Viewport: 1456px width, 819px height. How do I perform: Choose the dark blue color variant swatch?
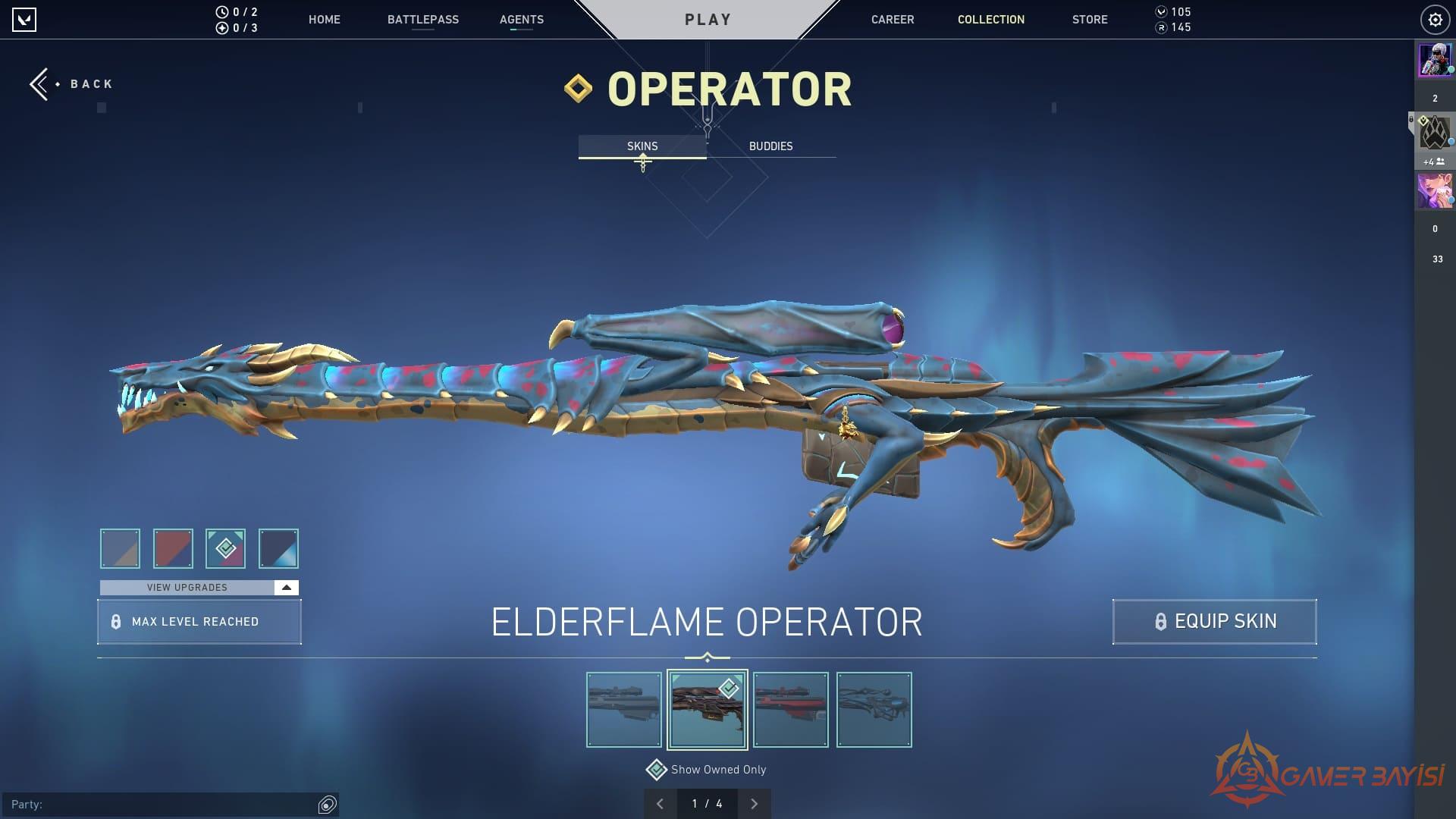pyautogui.click(x=278, y=548)
